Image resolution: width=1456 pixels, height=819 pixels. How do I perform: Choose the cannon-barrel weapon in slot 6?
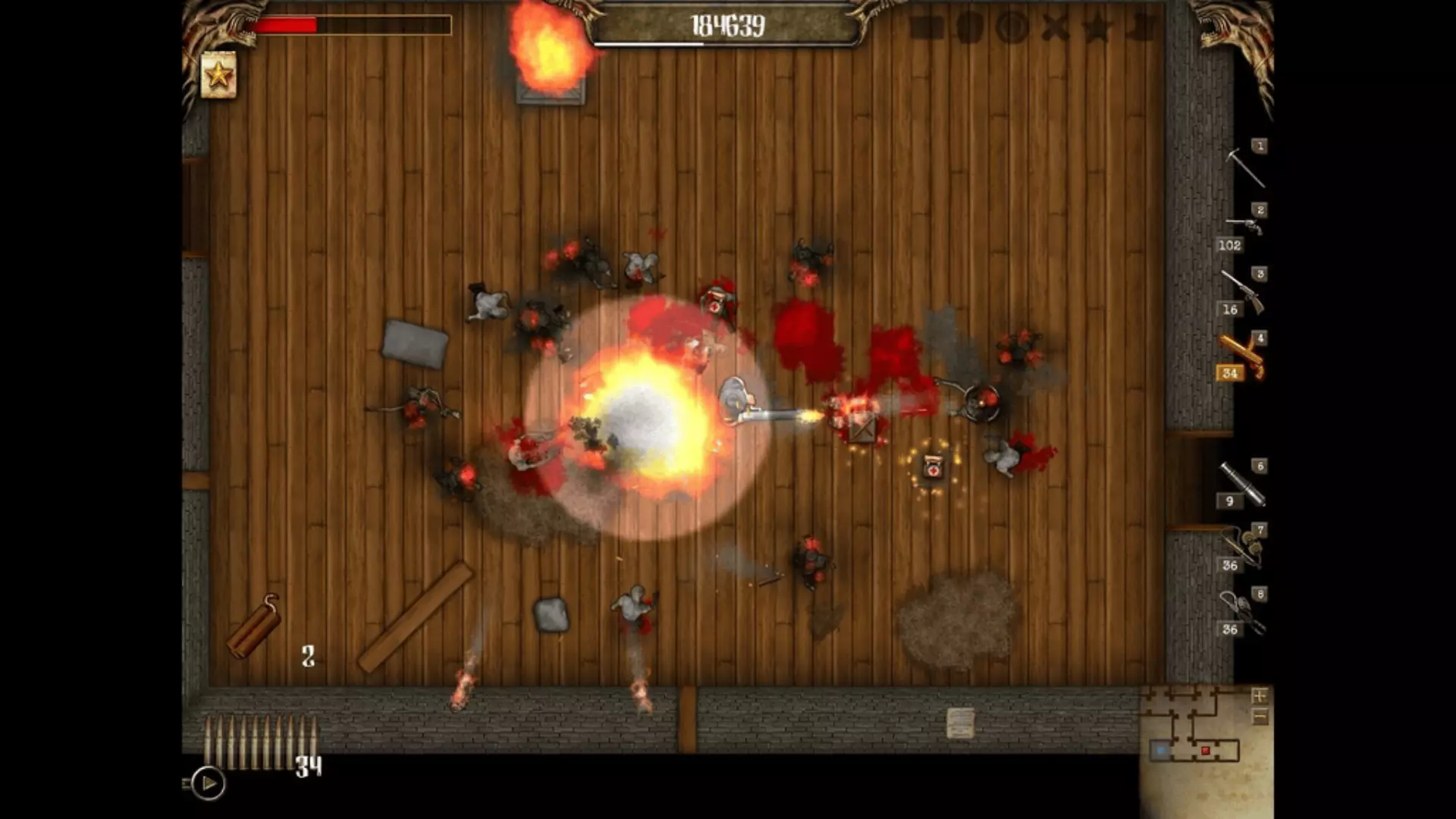pyautogui.click(x=1244, y=484)
